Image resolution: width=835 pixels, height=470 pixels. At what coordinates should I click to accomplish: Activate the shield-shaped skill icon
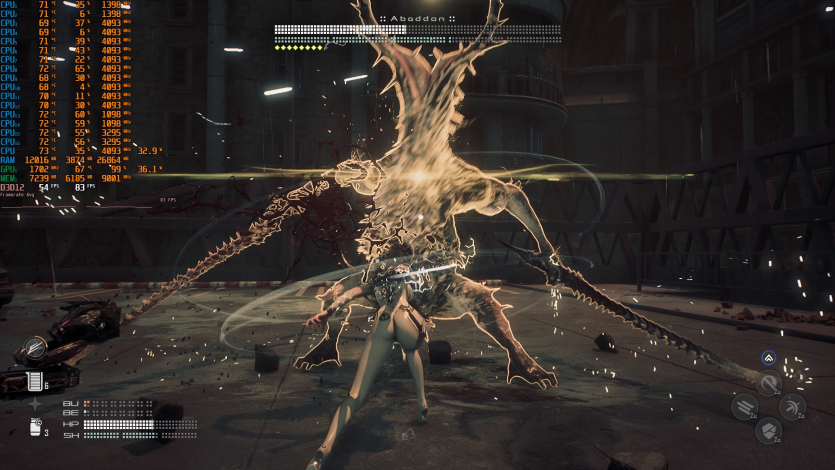[x=768, y=431]
